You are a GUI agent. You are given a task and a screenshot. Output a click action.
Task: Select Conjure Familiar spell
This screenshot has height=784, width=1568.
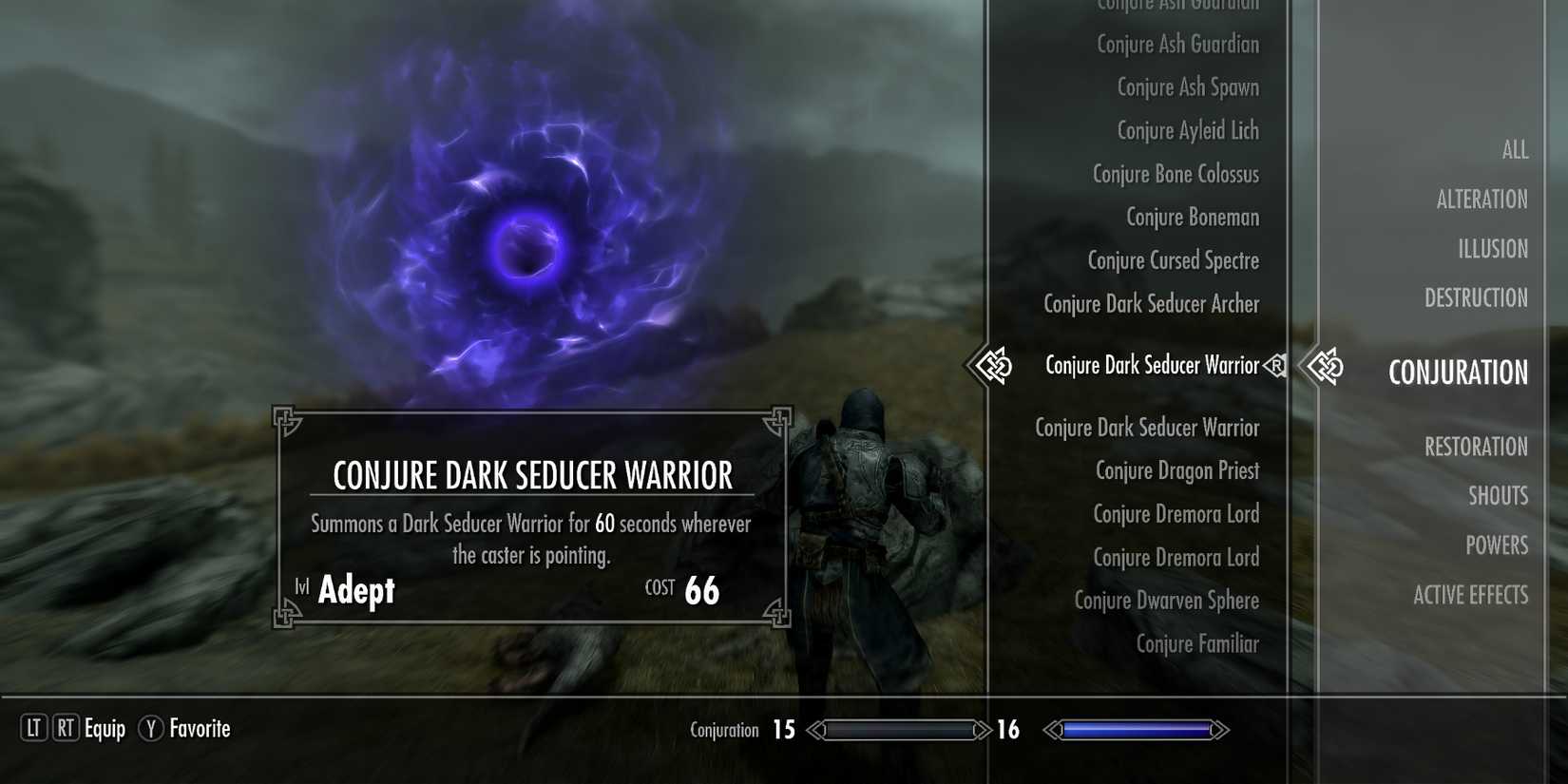coord(1196,643)
